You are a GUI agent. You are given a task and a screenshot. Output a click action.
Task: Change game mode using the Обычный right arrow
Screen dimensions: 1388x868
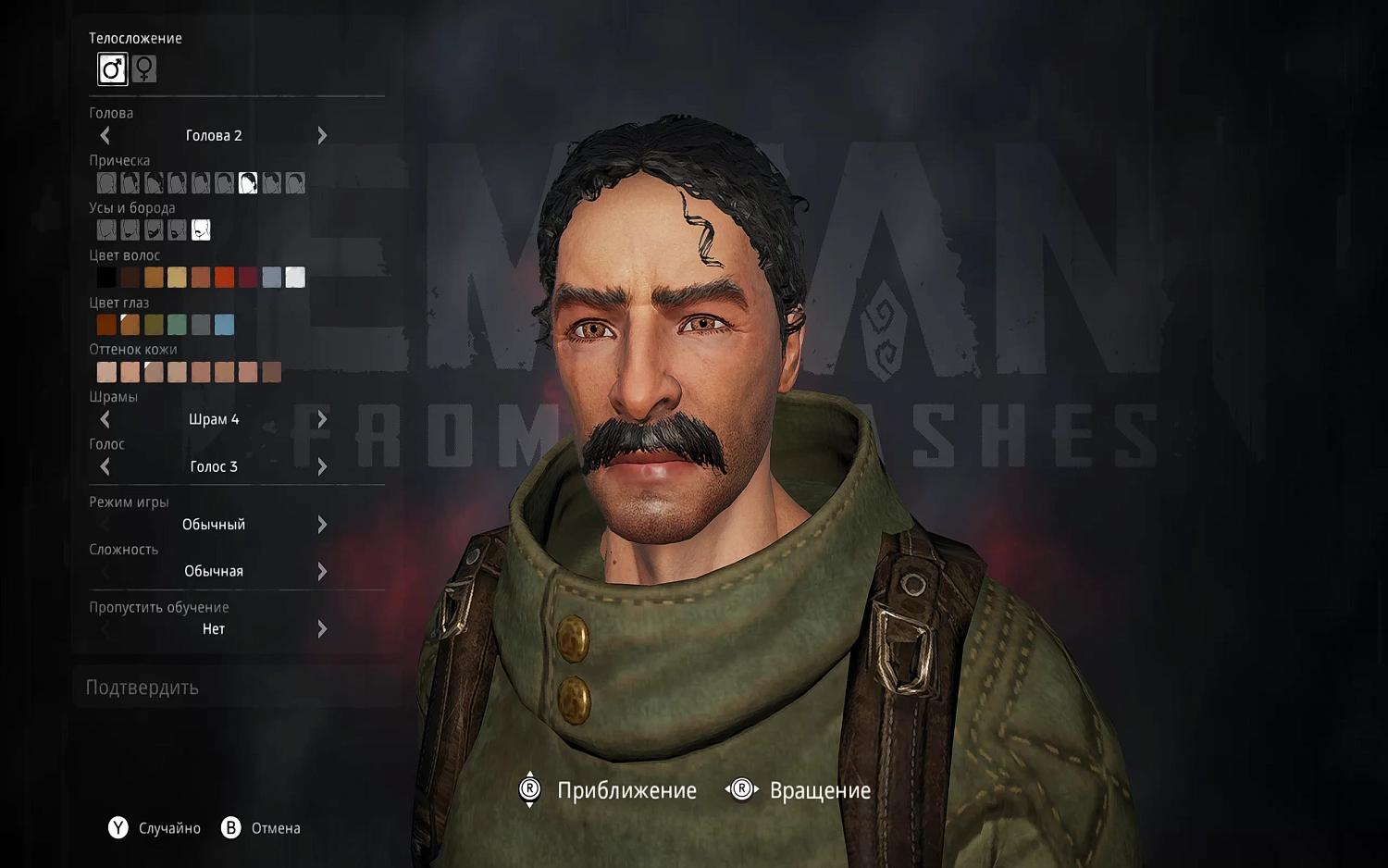[x=322, y=525]
